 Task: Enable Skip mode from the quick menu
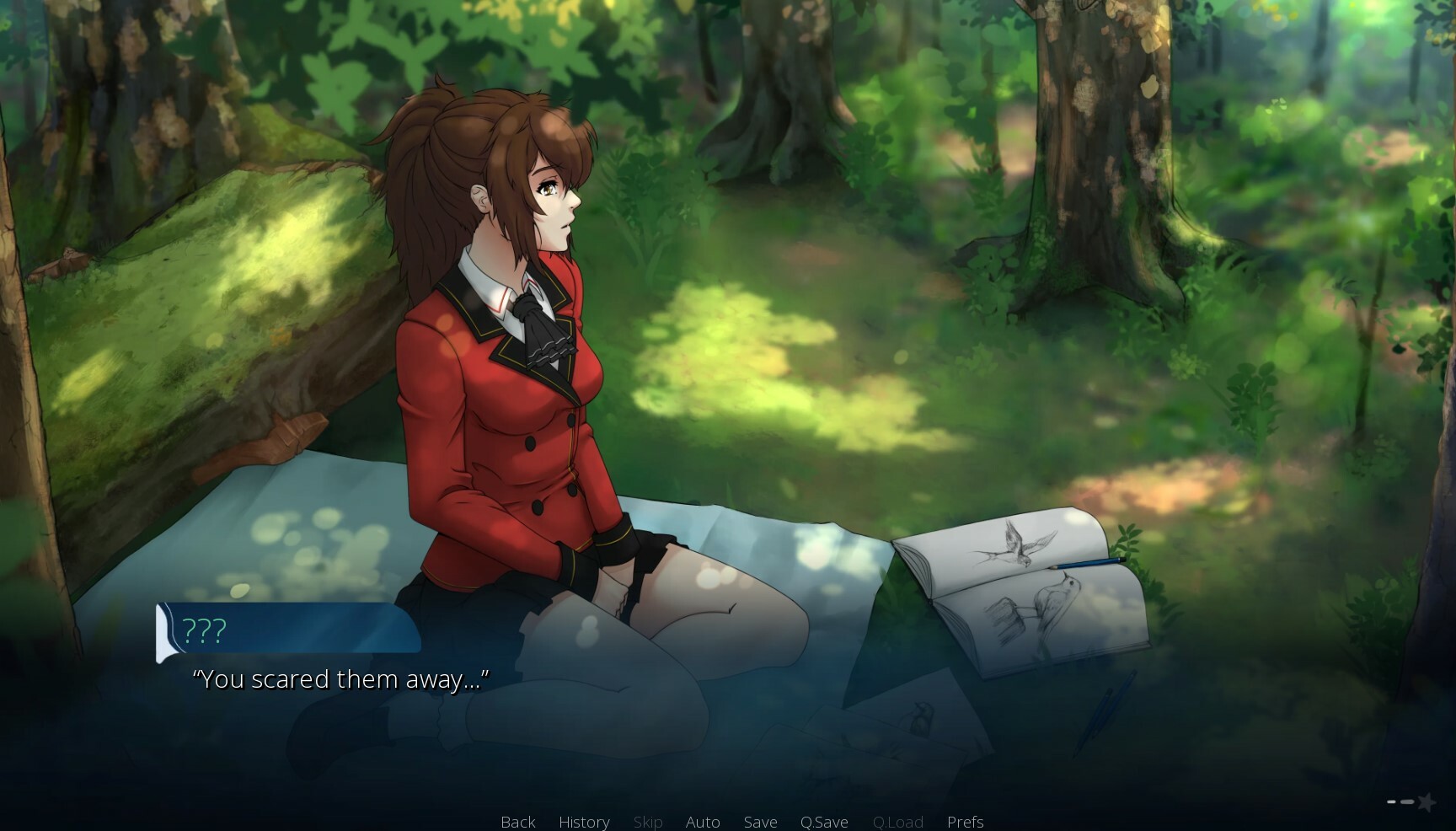click(x=647, y=822)
